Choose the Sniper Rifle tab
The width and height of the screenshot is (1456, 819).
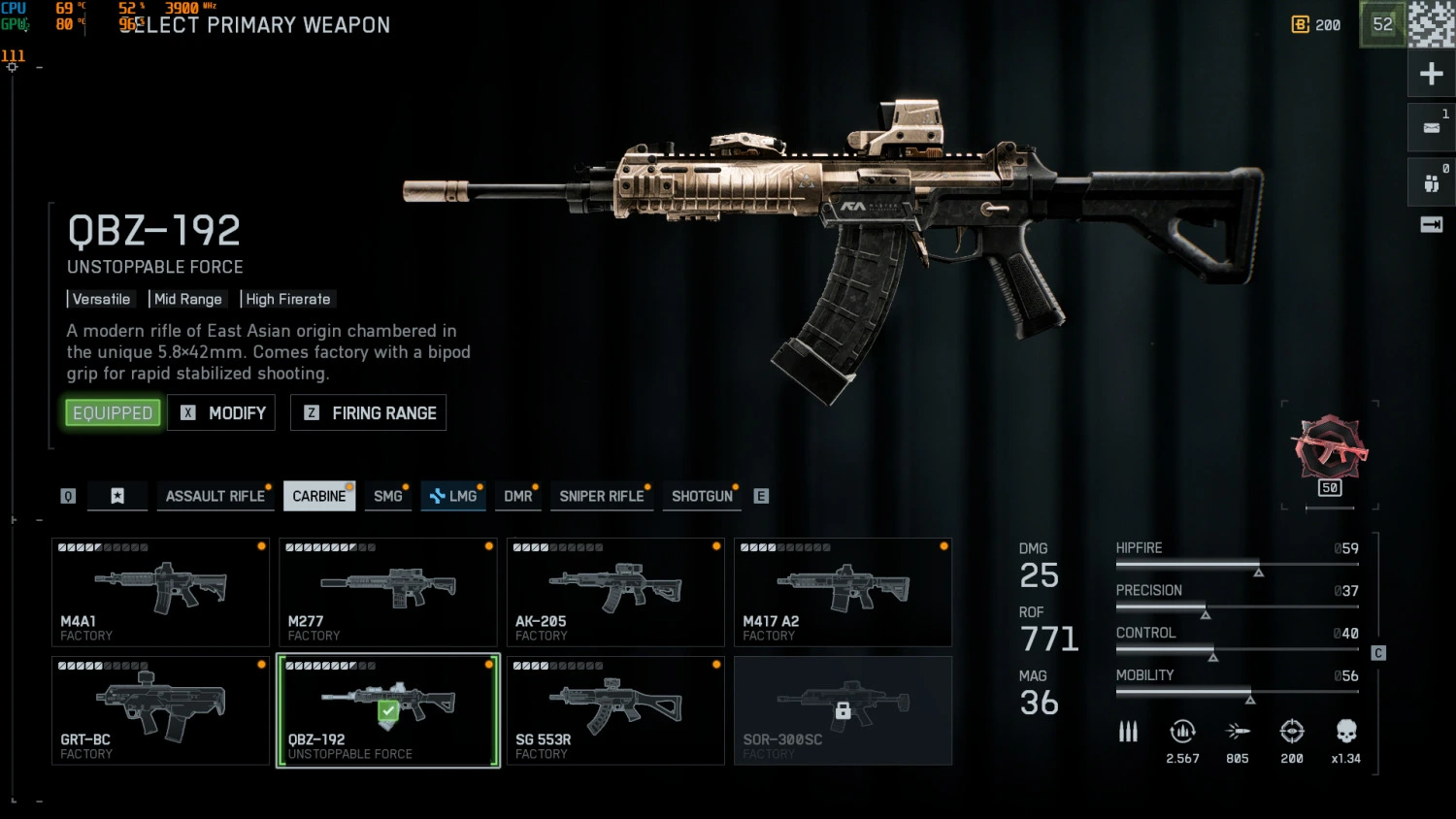[602, 496]
